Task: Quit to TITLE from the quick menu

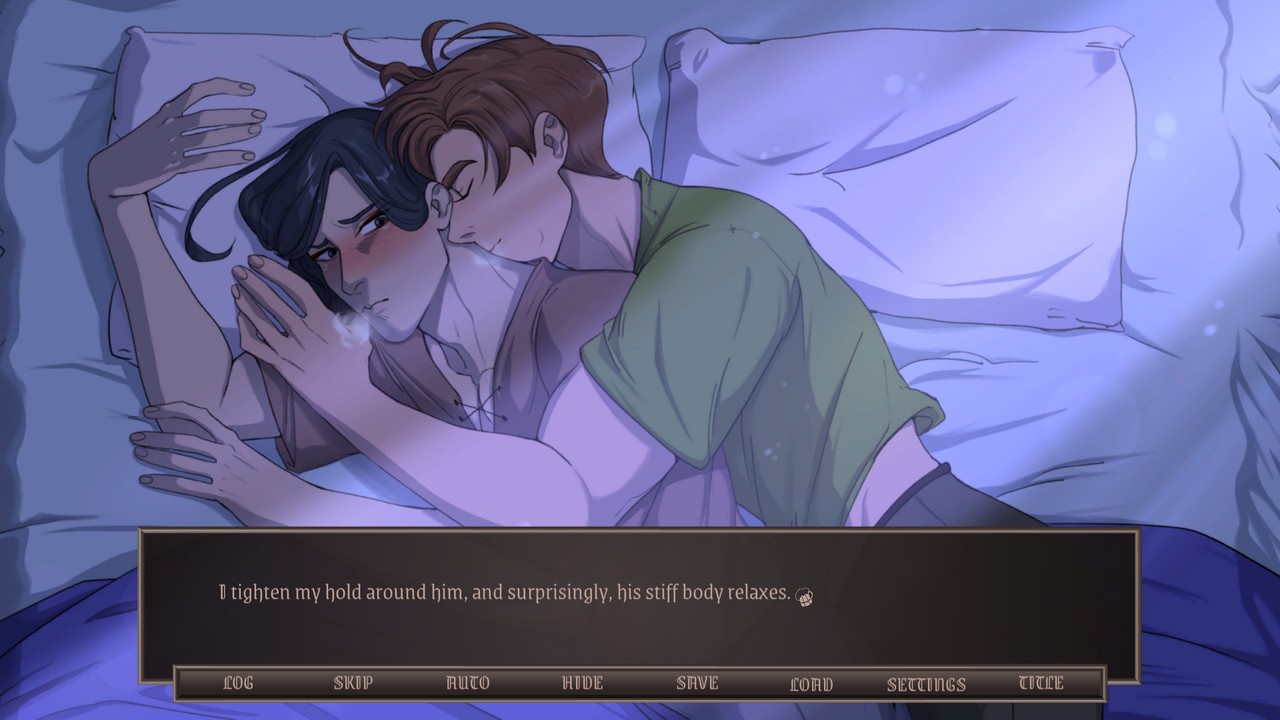Action: point(1040,684)
